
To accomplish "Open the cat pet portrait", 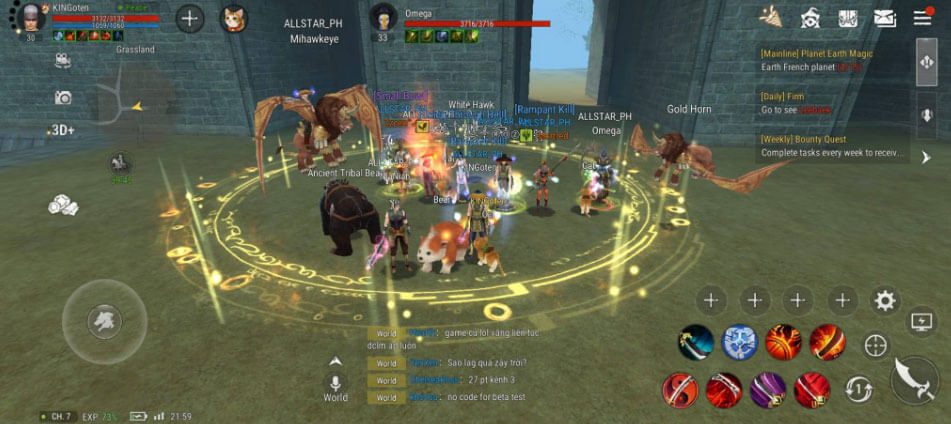I will click(234, 19).
